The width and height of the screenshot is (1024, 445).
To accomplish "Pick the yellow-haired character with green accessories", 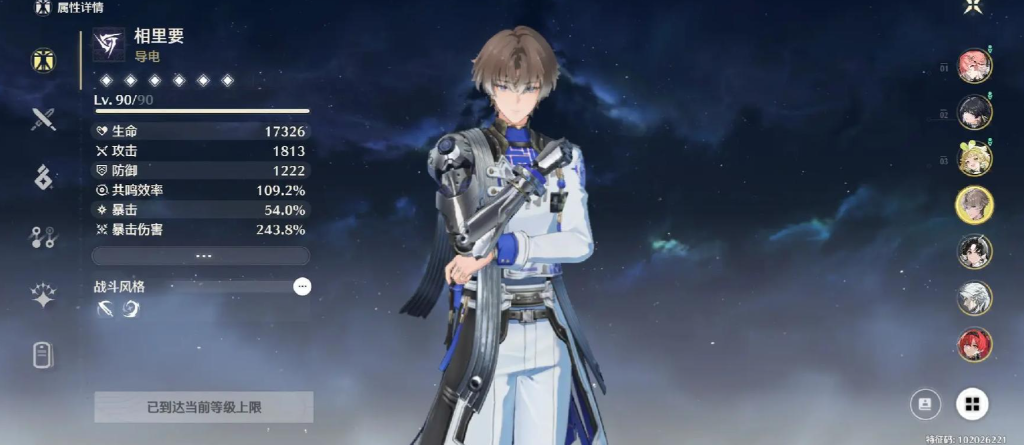I will click(974, 159).
